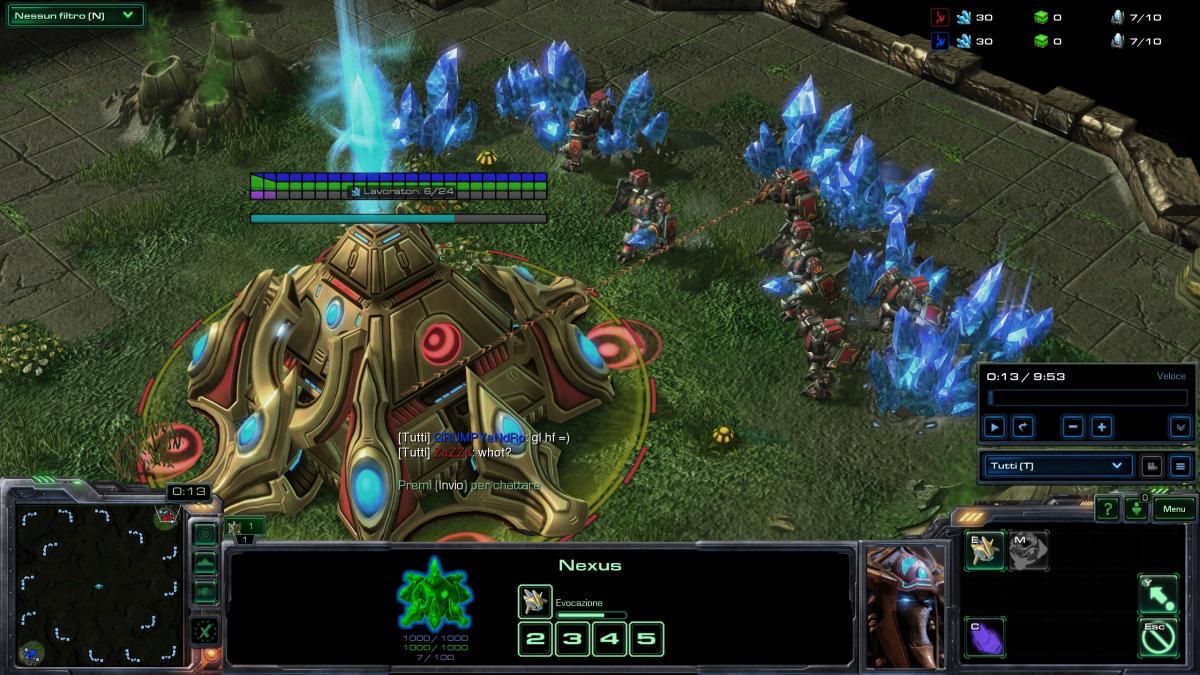Click the replay rewind arrow button
Viewport: 1200px width, 675px height.
point(1022,427)
